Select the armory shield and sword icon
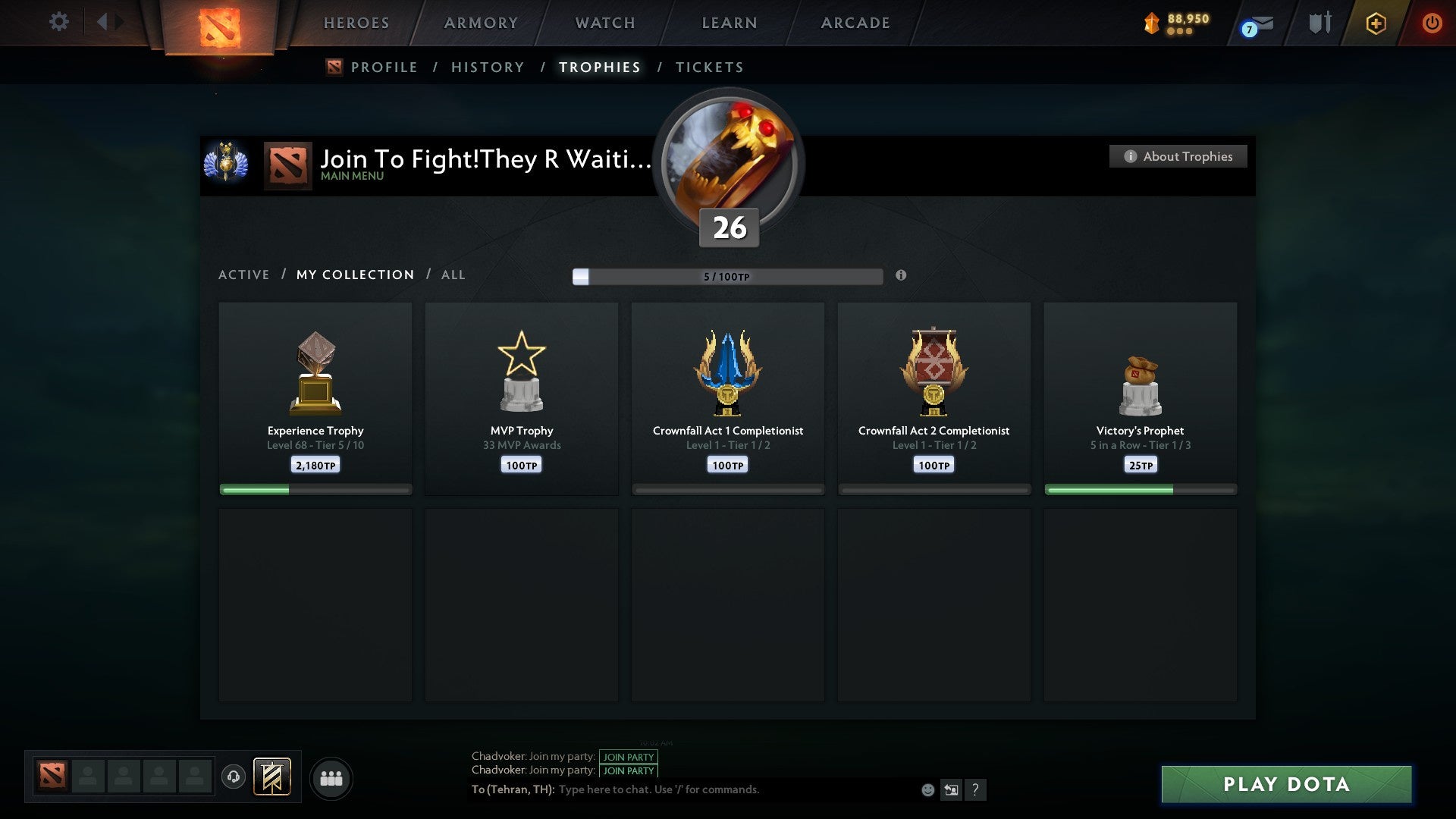 (1319, 23)
